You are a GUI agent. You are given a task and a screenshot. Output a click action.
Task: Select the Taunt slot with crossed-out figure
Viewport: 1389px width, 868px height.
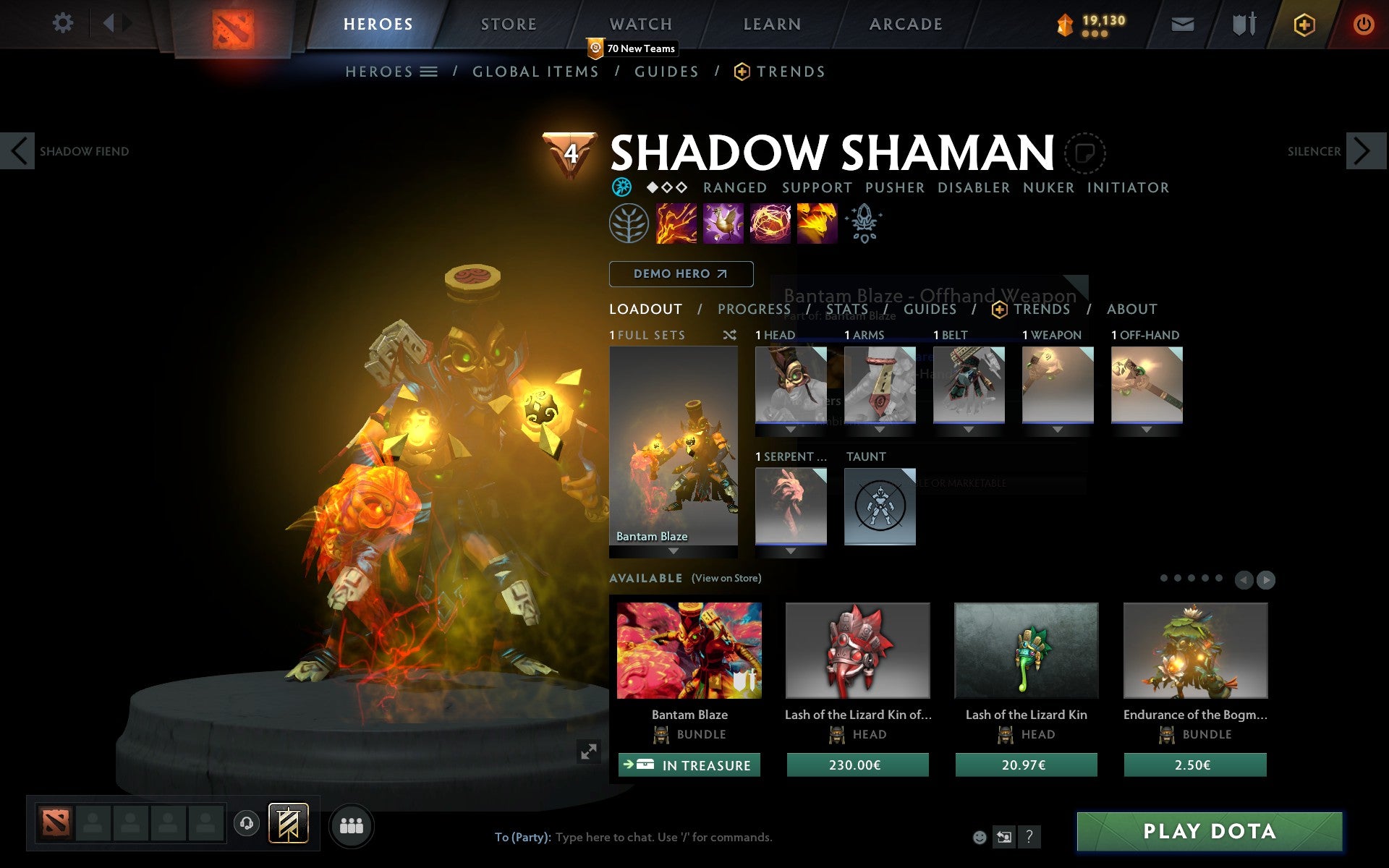tap(880, 506)
